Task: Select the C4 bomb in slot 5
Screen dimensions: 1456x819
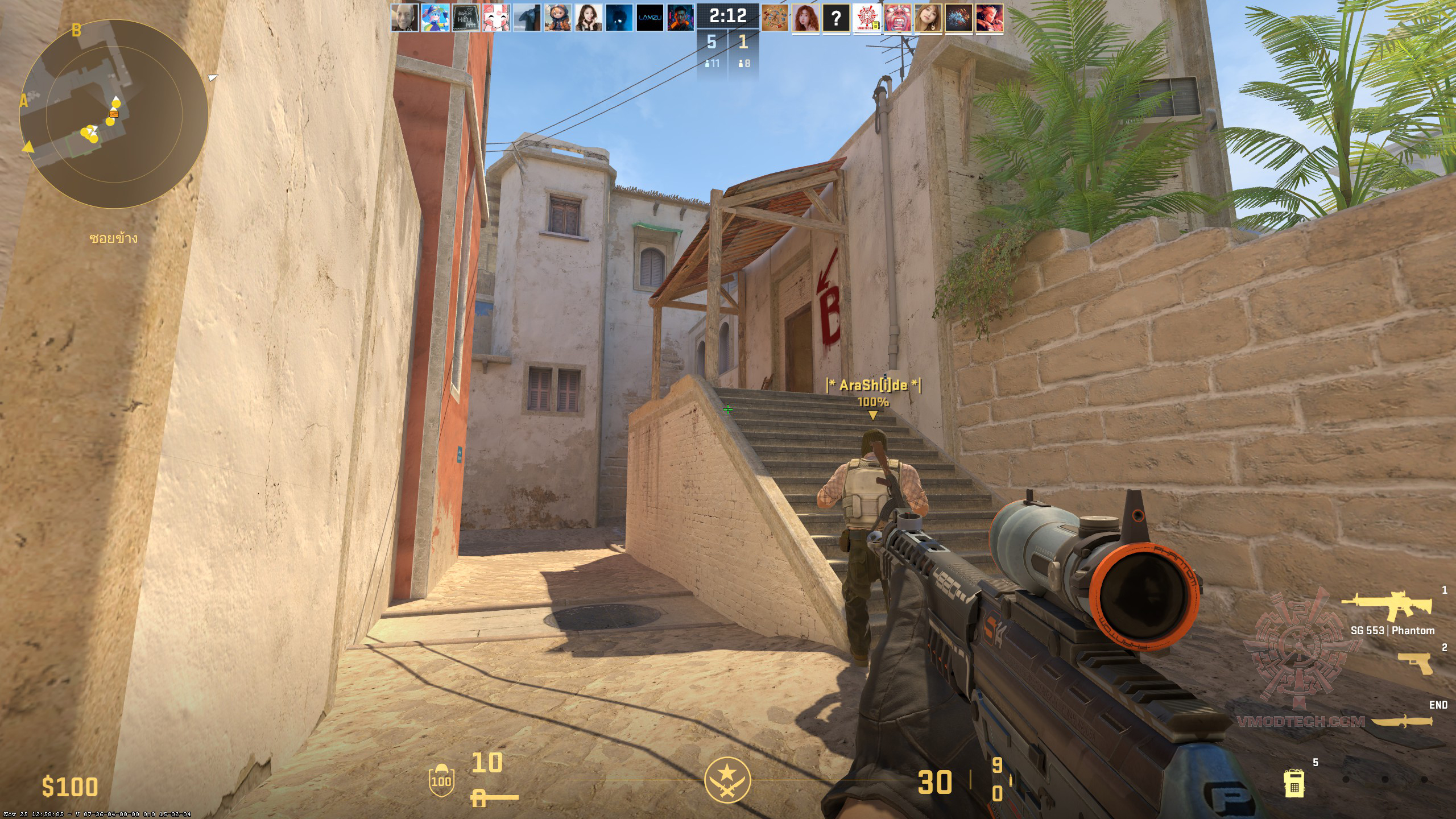Action: [1294, 784]
